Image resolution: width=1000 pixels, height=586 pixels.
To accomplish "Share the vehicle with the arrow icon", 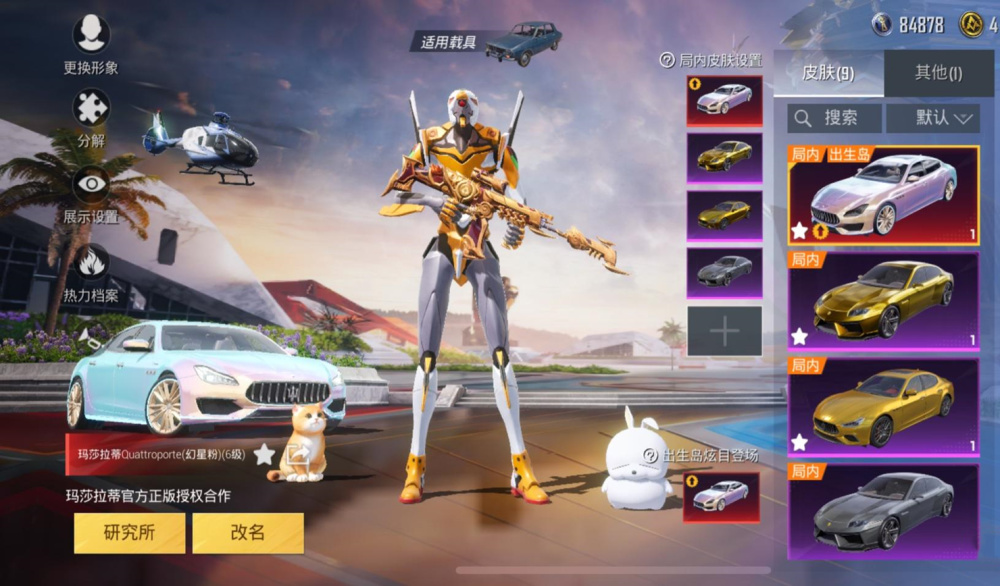I will coord(298,455).
